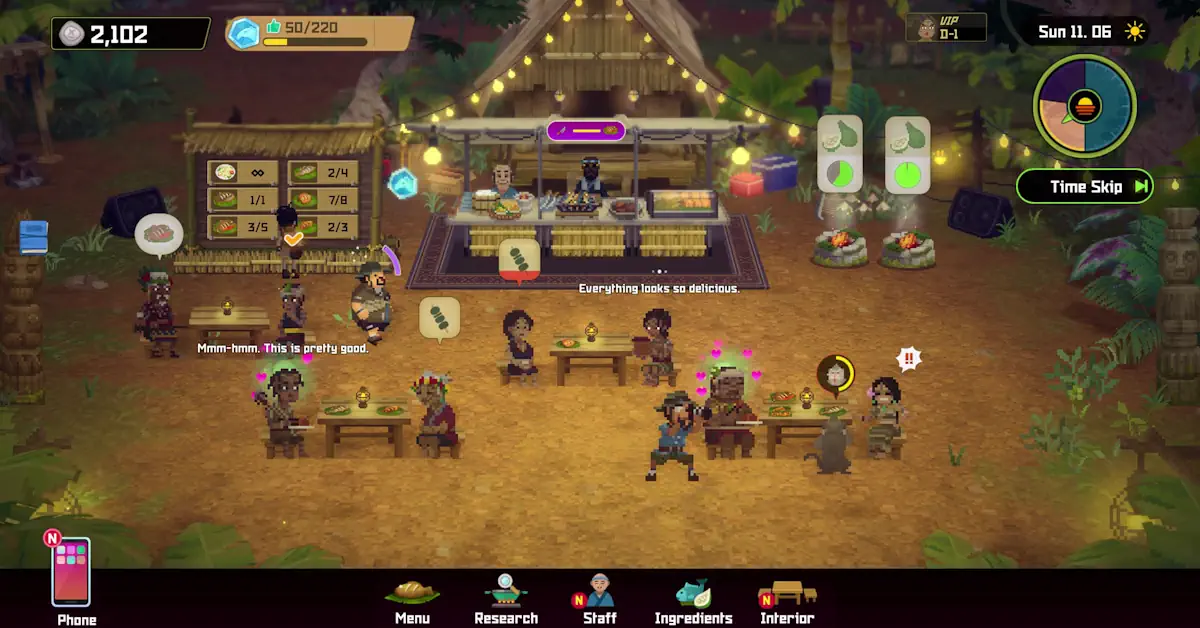The width and height of the screenshot is (1200, 628).
Task: Click the VIP D-1 badge
Action: tap(945, 28)
